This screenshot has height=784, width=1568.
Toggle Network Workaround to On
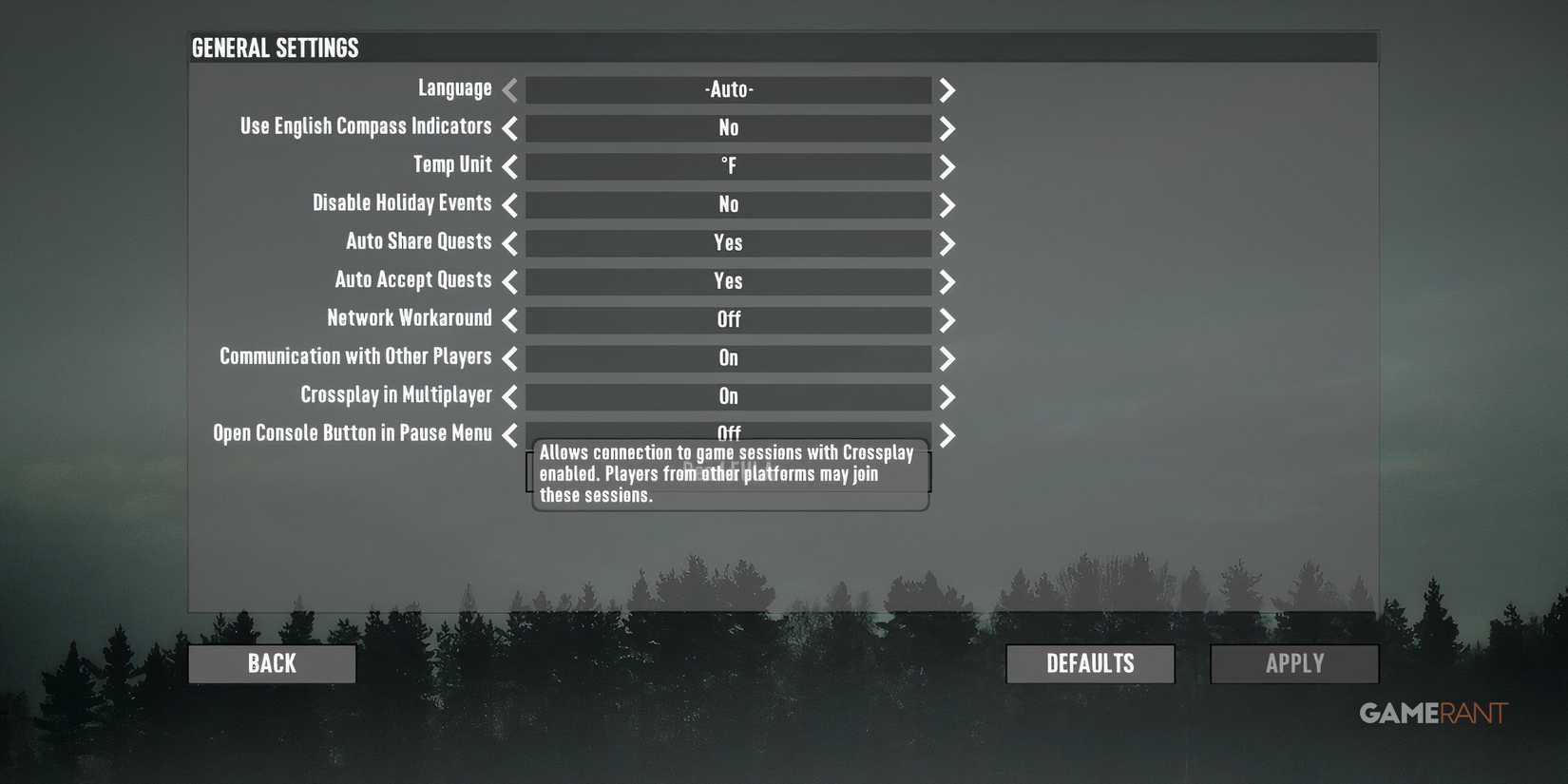(x=728, y=320)
